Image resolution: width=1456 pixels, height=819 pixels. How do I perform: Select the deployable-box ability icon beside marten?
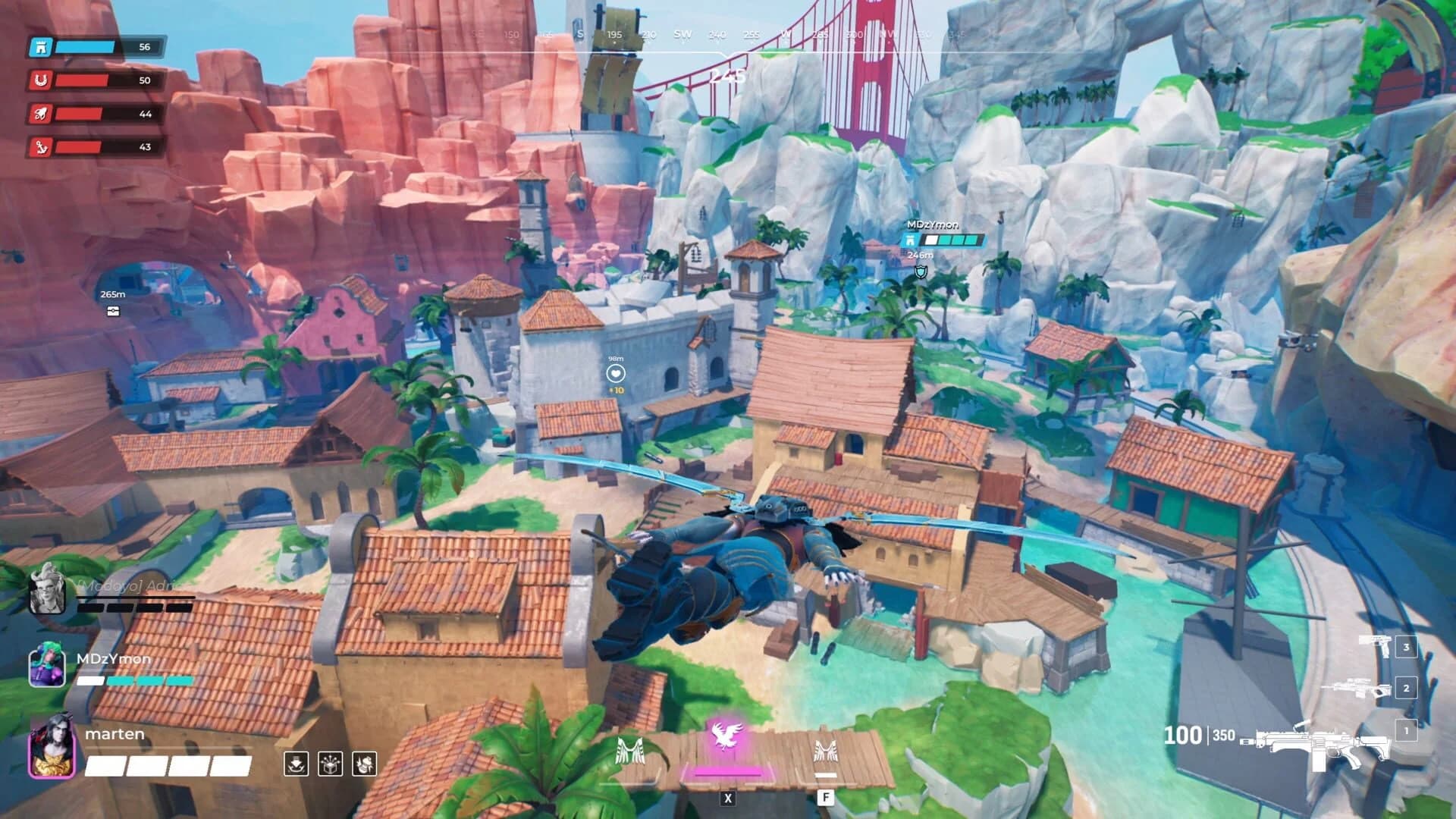tap(330, 764)
